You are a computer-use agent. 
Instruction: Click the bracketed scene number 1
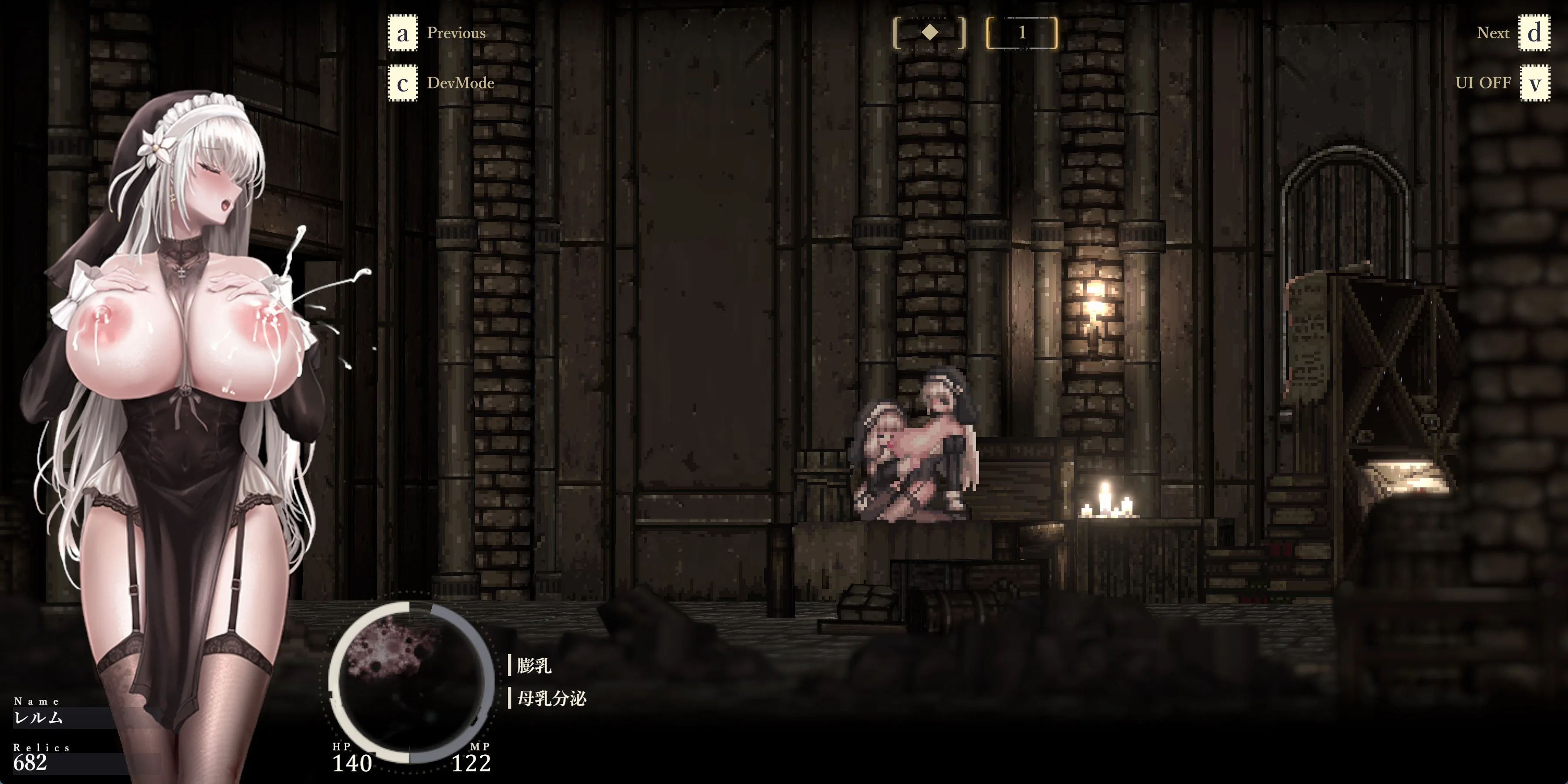pyautogui.click(x=1021, y=33)
